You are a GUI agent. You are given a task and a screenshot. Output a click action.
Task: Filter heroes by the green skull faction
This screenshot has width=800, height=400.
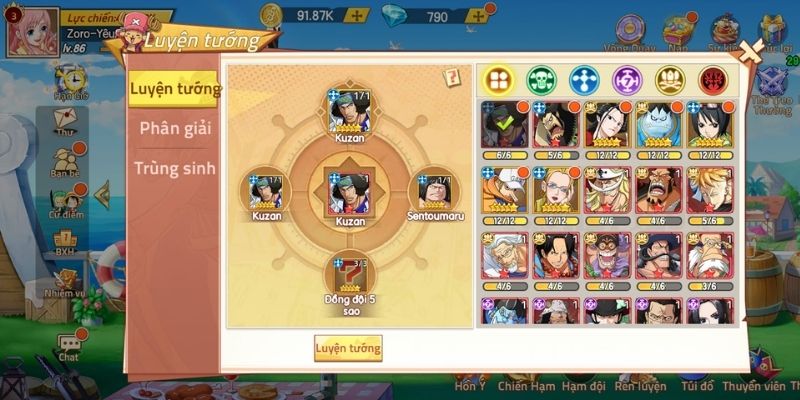coord(540,79)
